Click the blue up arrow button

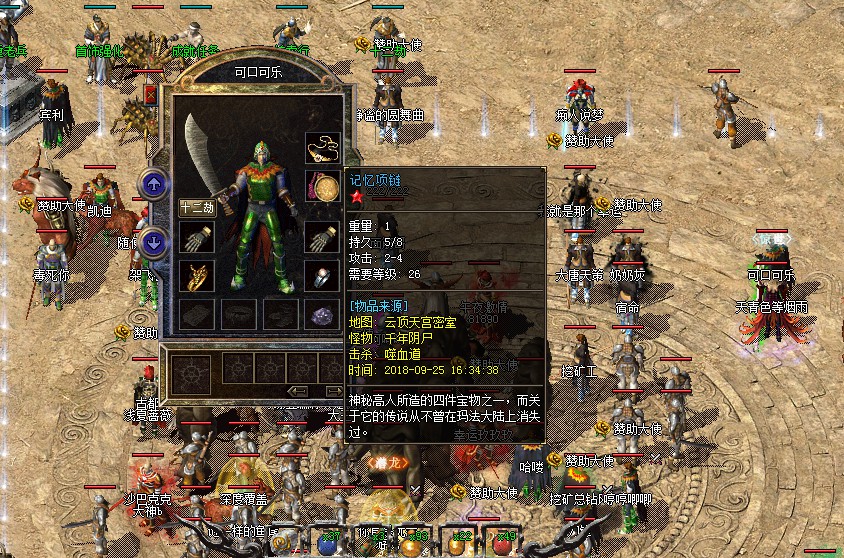(x=153, y=184)
